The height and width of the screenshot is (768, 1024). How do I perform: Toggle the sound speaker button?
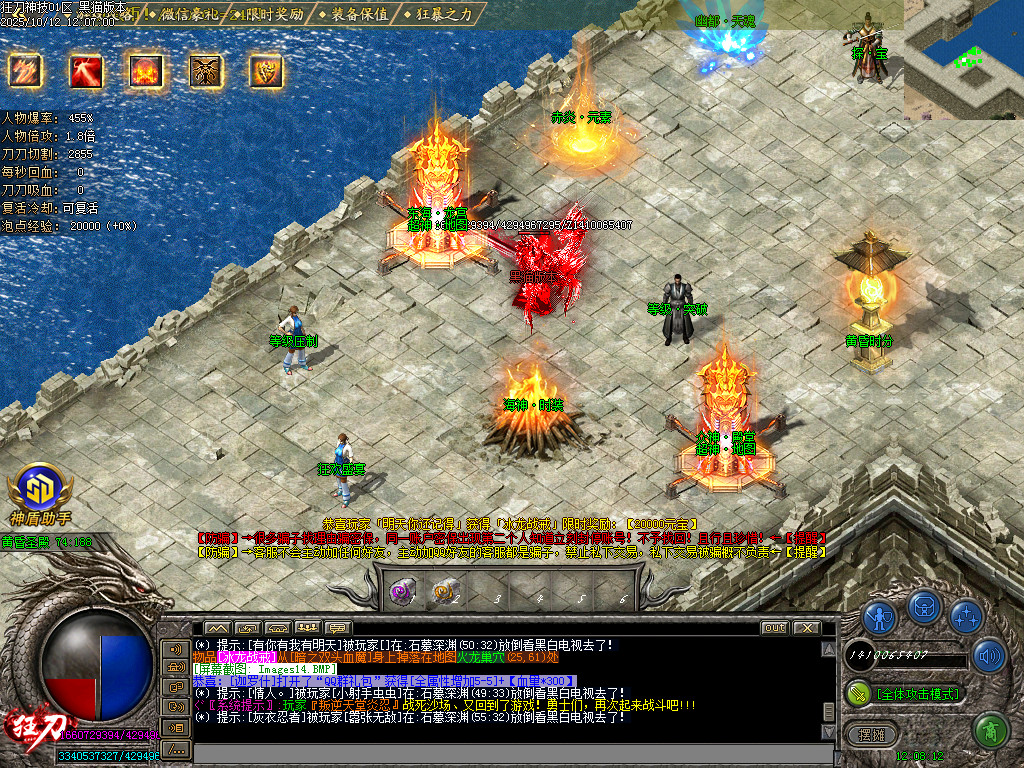pyautogui.click(x=988, y=656)
